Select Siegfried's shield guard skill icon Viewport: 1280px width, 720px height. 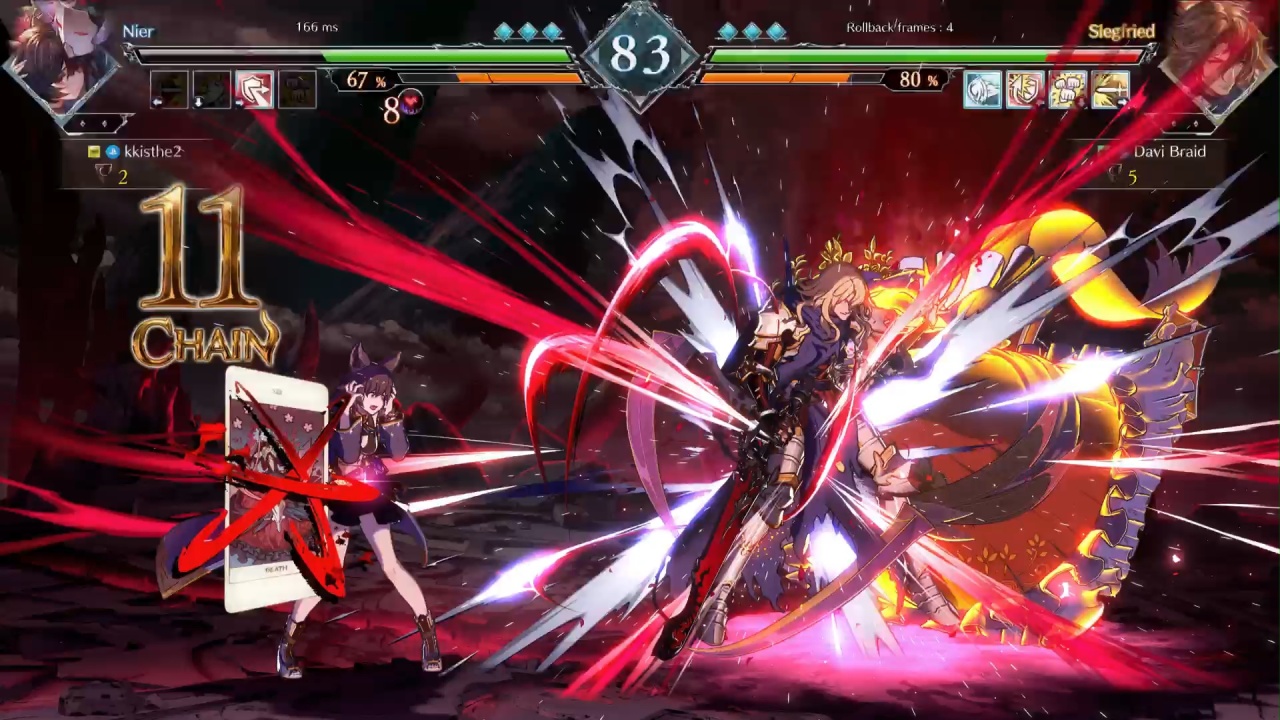1026,90
